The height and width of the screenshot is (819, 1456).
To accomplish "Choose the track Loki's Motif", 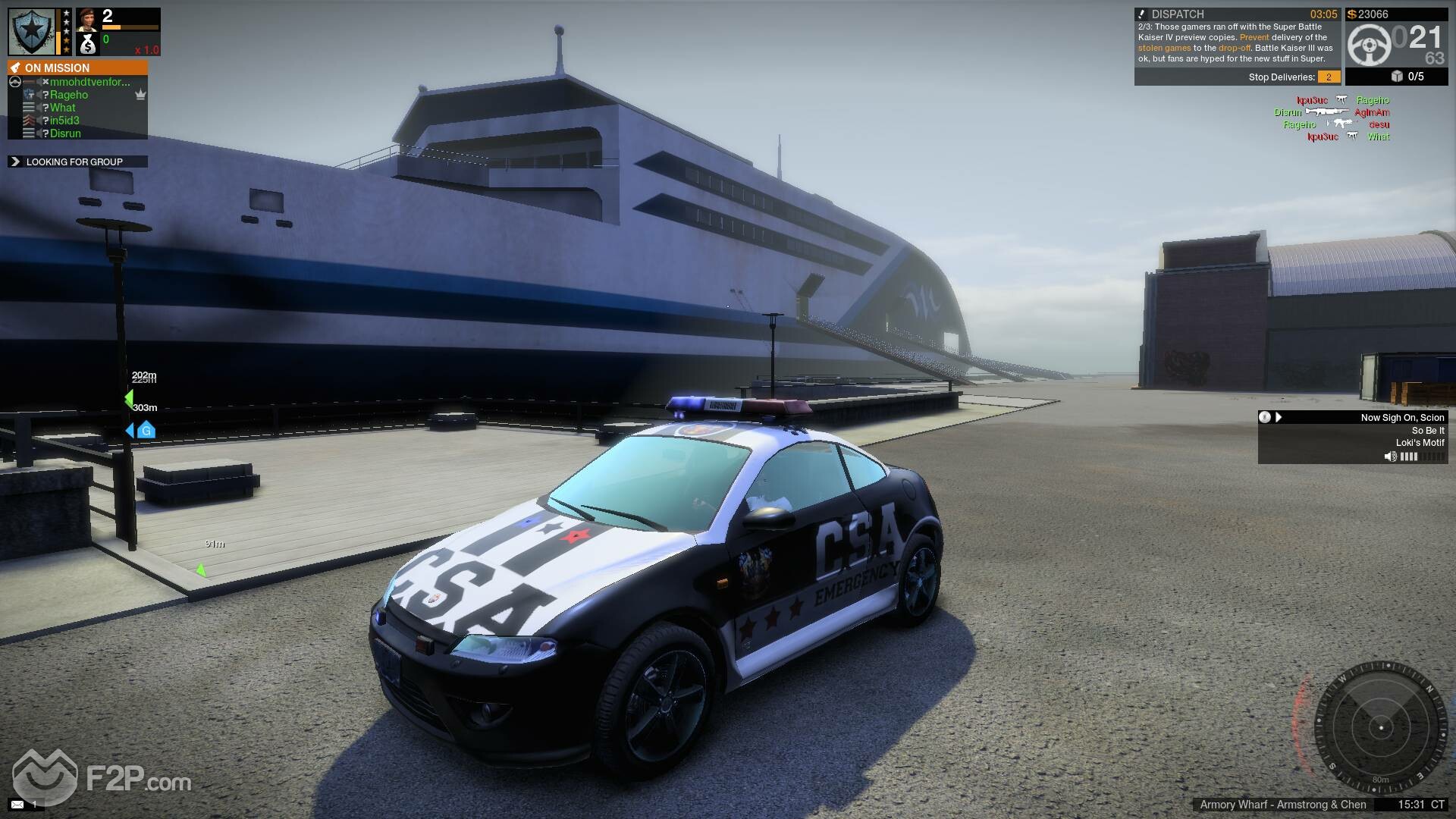I will [1420, 443].
